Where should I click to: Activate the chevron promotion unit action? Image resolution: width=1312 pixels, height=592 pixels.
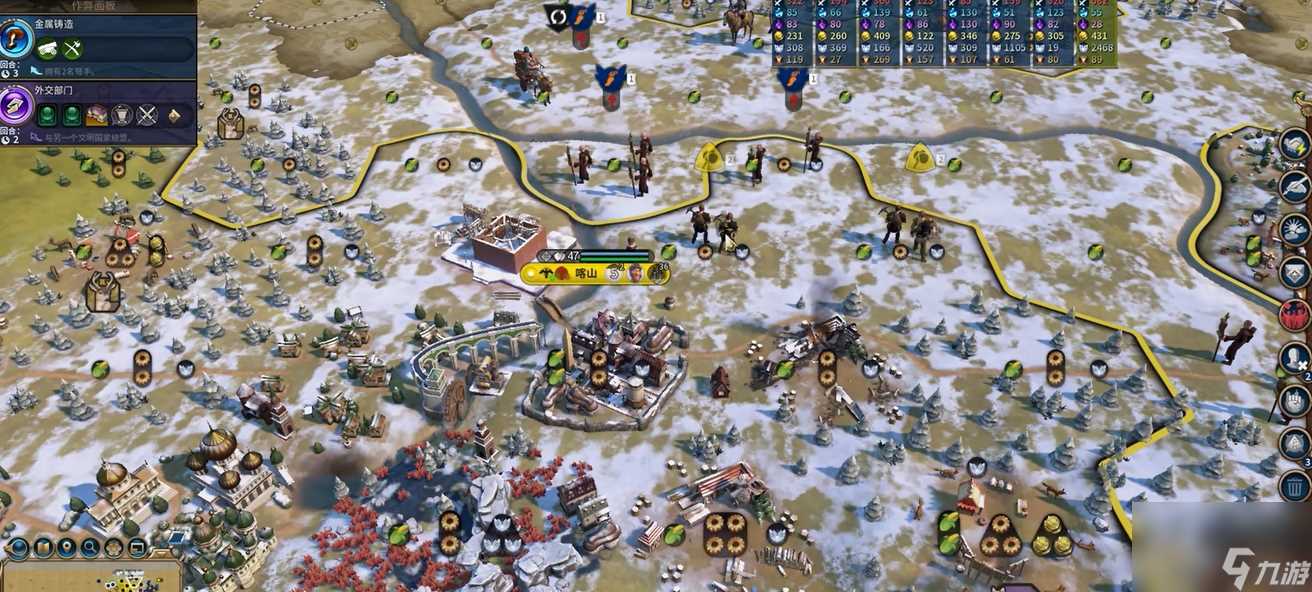[x=1295, y=271]
